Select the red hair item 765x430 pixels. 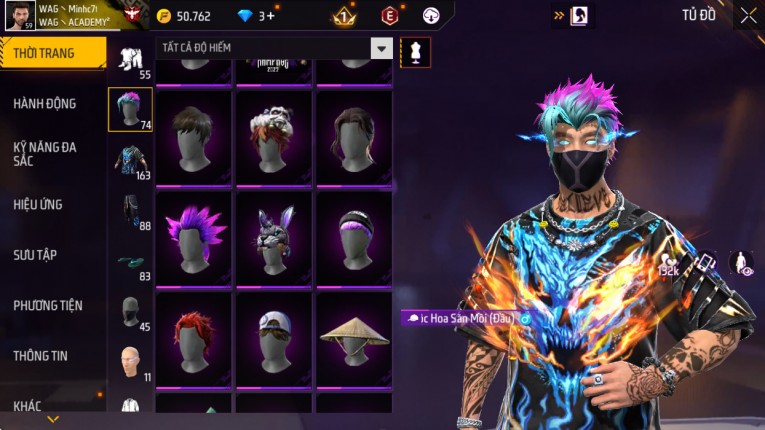tap(194, 338)
